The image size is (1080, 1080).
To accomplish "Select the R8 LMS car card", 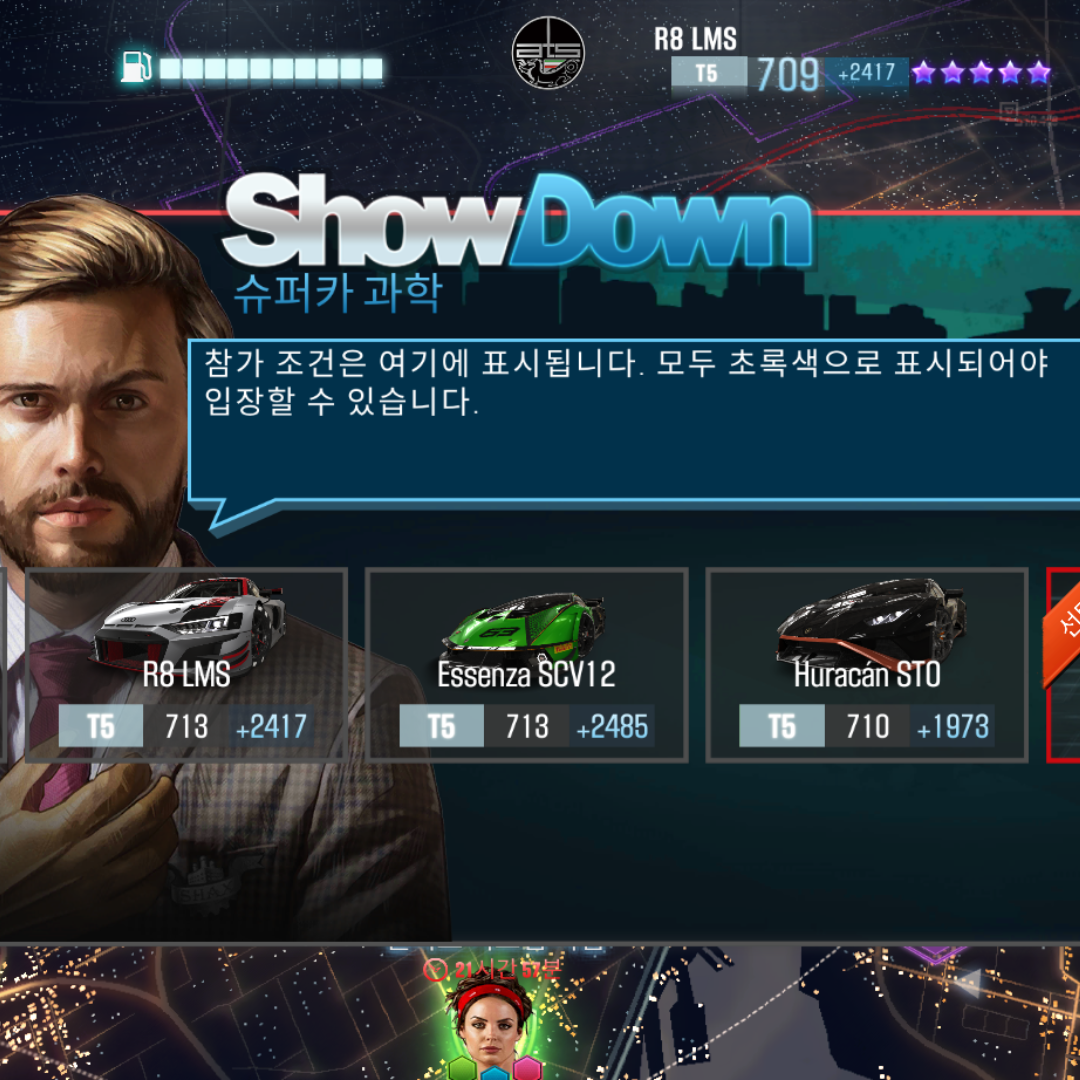I will (x=187, y=665).
